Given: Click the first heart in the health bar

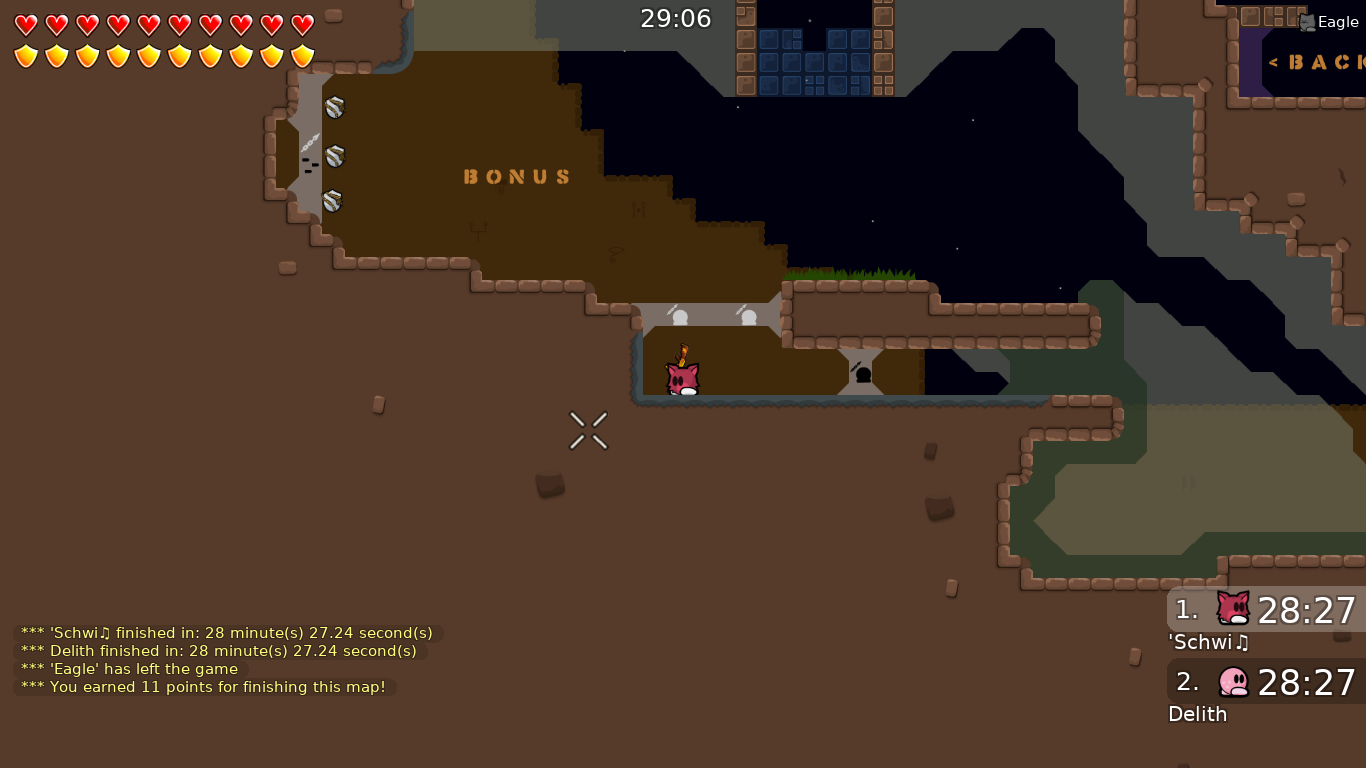Looking at the screenshot, I should [24, 26].
